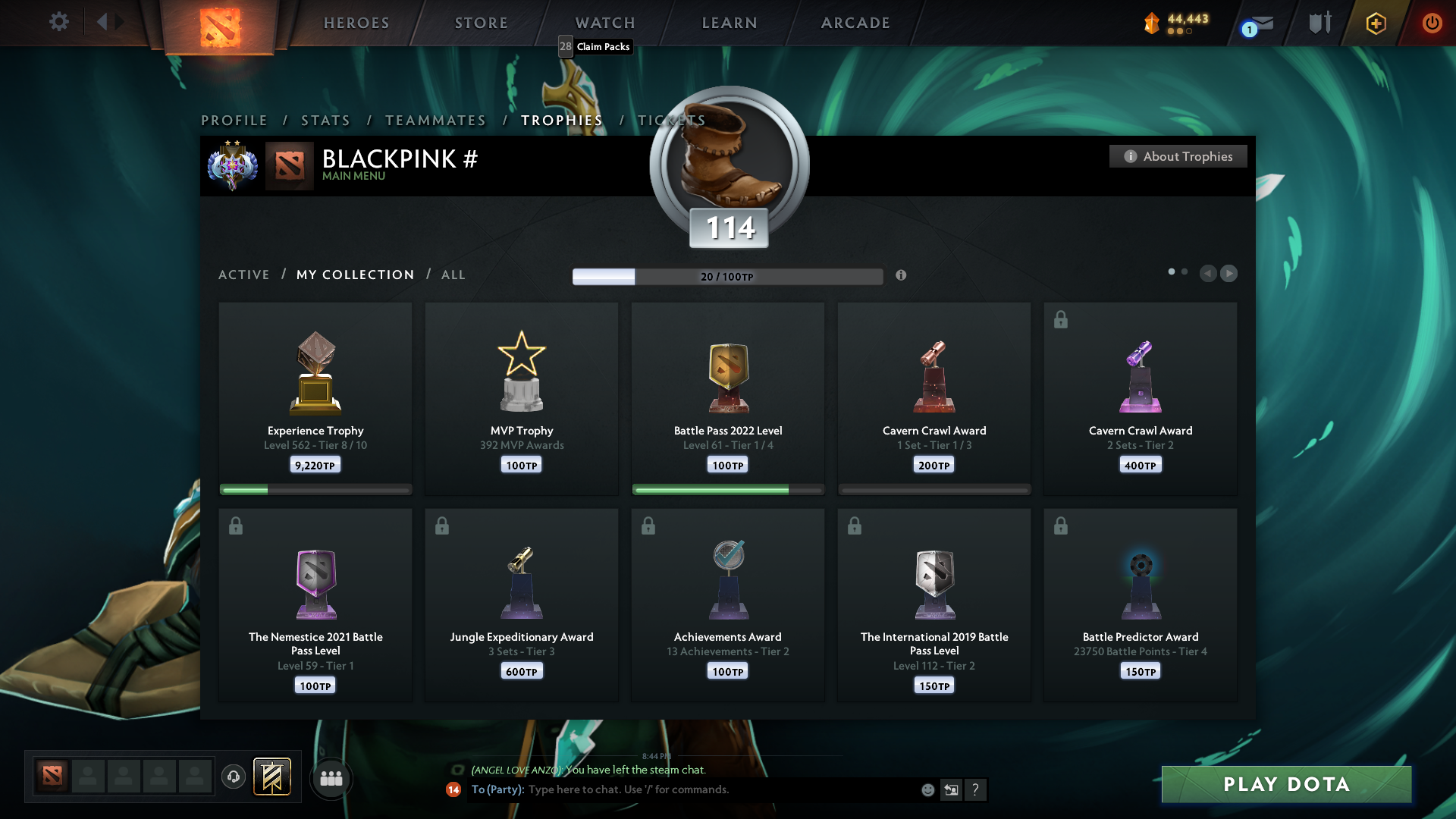This screenshot has height=819, width=1456.
Task: Open the Dota Plus hexagon icon
Action: (1375, 23)
